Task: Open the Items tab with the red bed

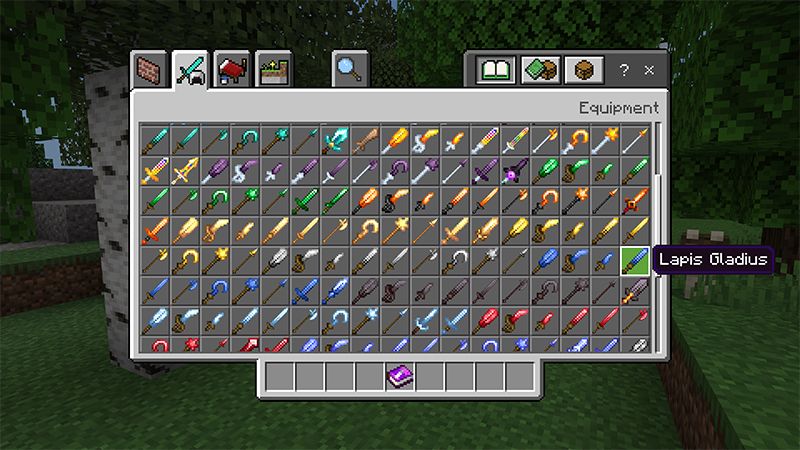Action: click(232, 70)
